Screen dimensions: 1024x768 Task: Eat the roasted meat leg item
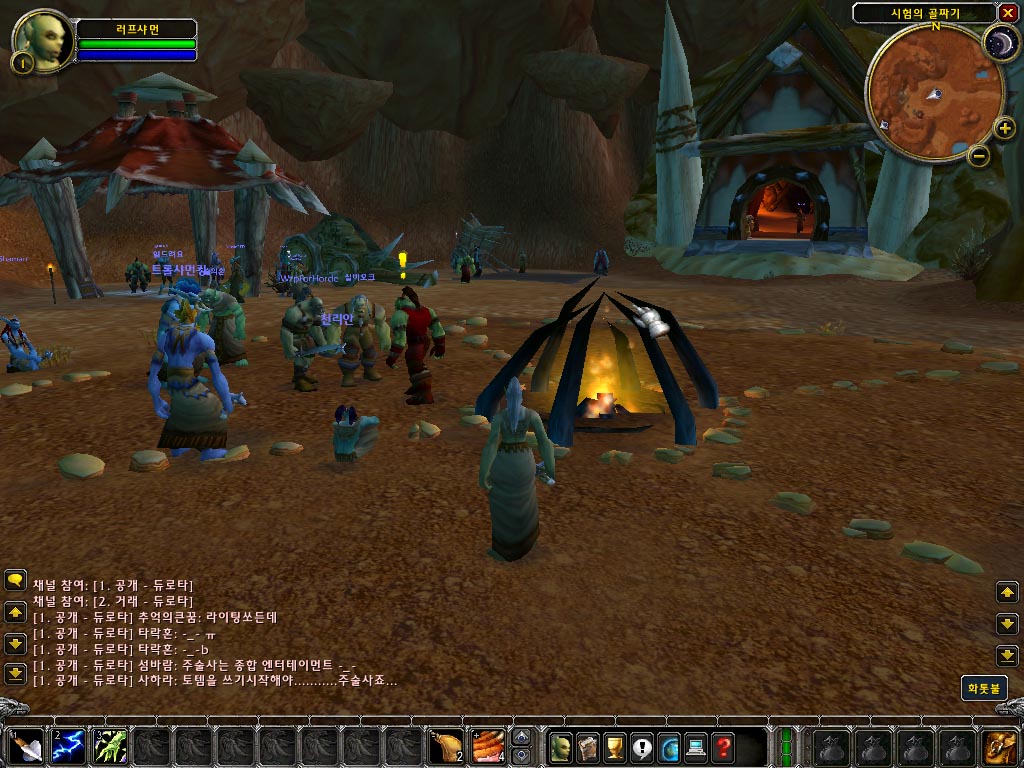pos(444,746)
